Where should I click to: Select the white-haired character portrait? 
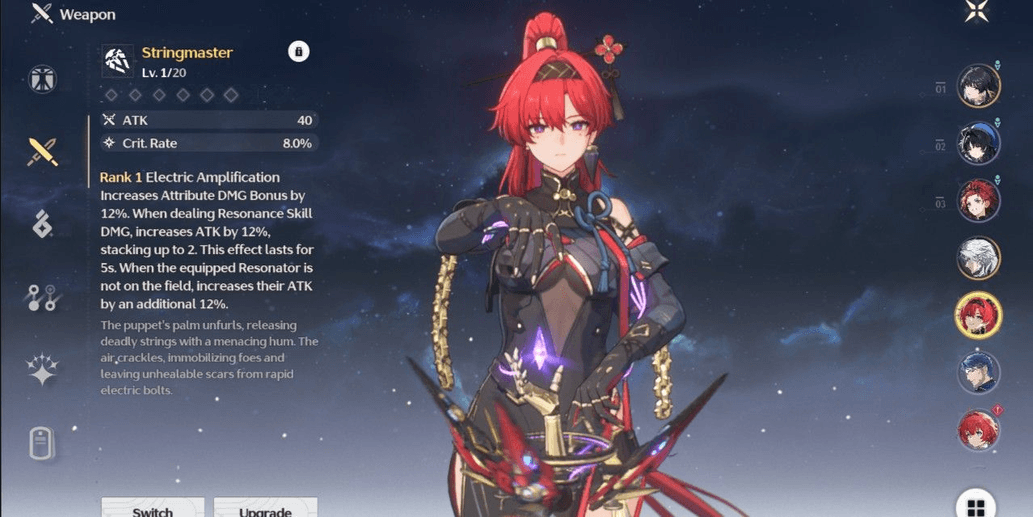[x=979, y=259]
